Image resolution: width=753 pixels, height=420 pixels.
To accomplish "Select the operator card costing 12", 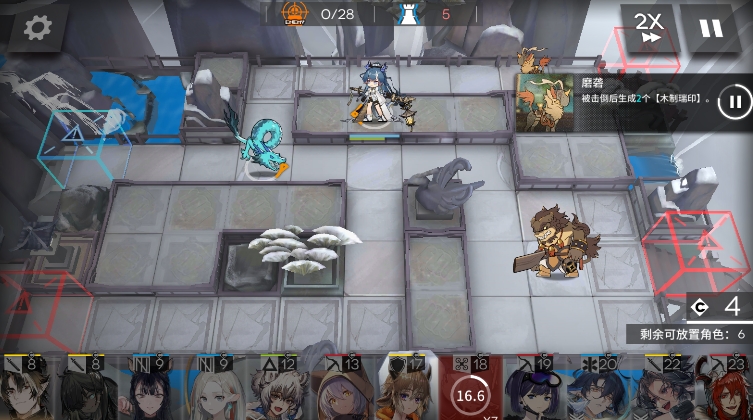I will click(280, 390).
